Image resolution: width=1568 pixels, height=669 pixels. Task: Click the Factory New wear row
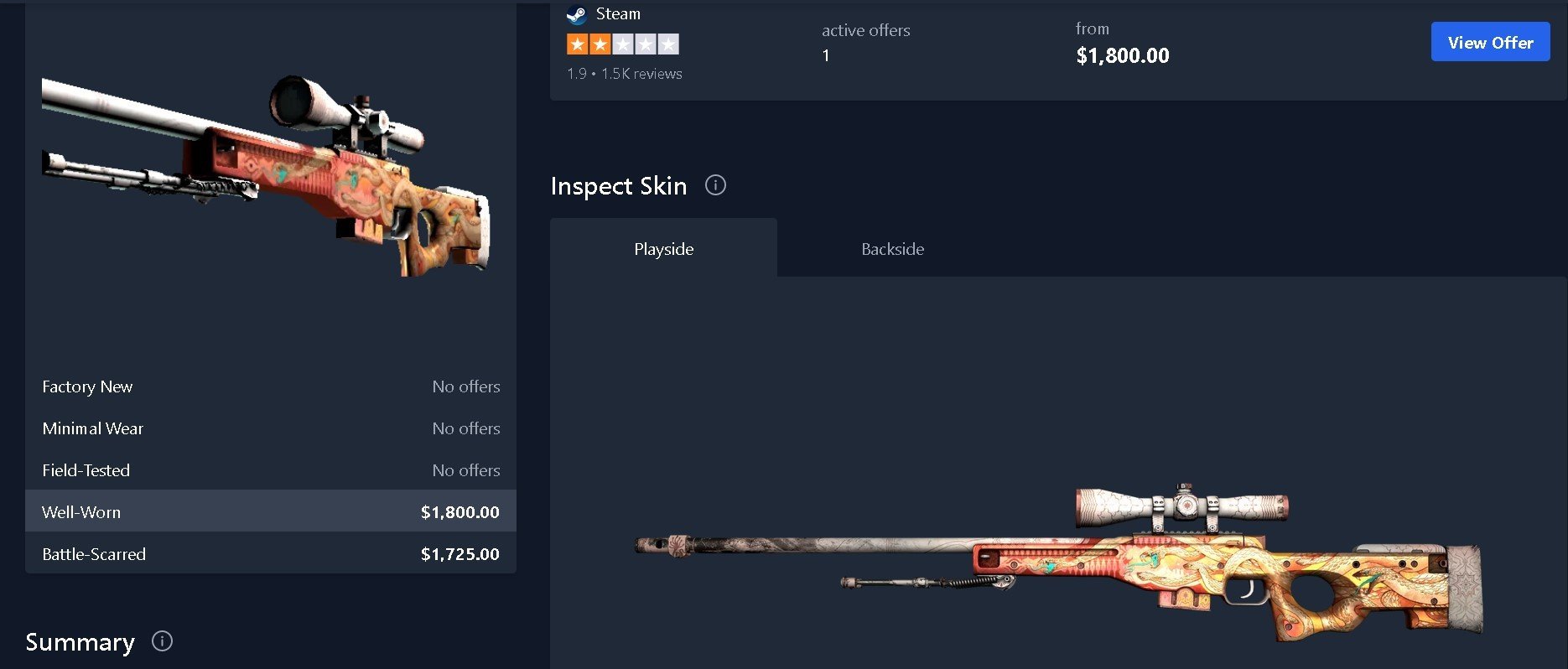(x=270, y=386)
